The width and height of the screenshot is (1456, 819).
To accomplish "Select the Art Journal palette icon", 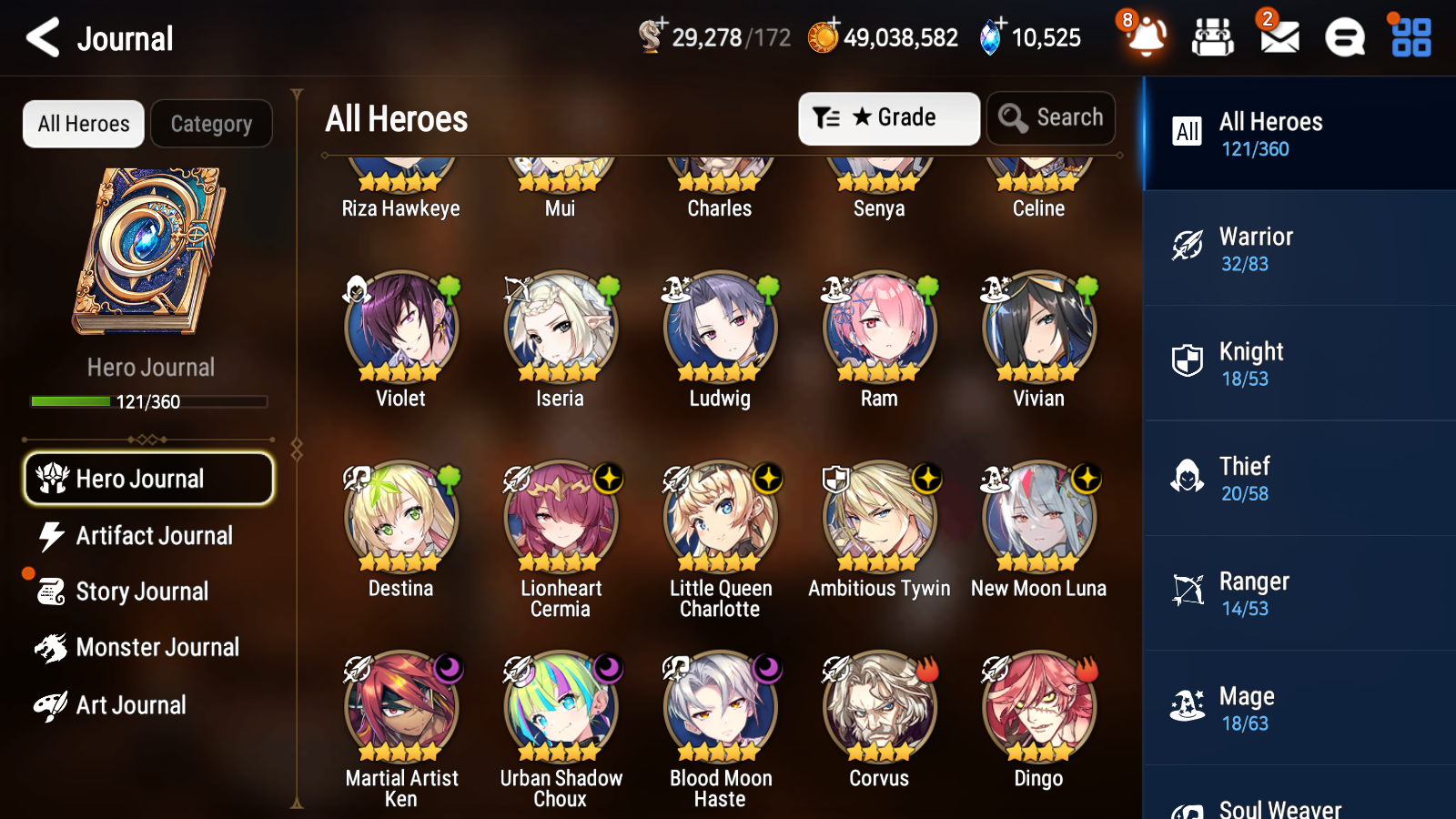I will pos(53,705).
